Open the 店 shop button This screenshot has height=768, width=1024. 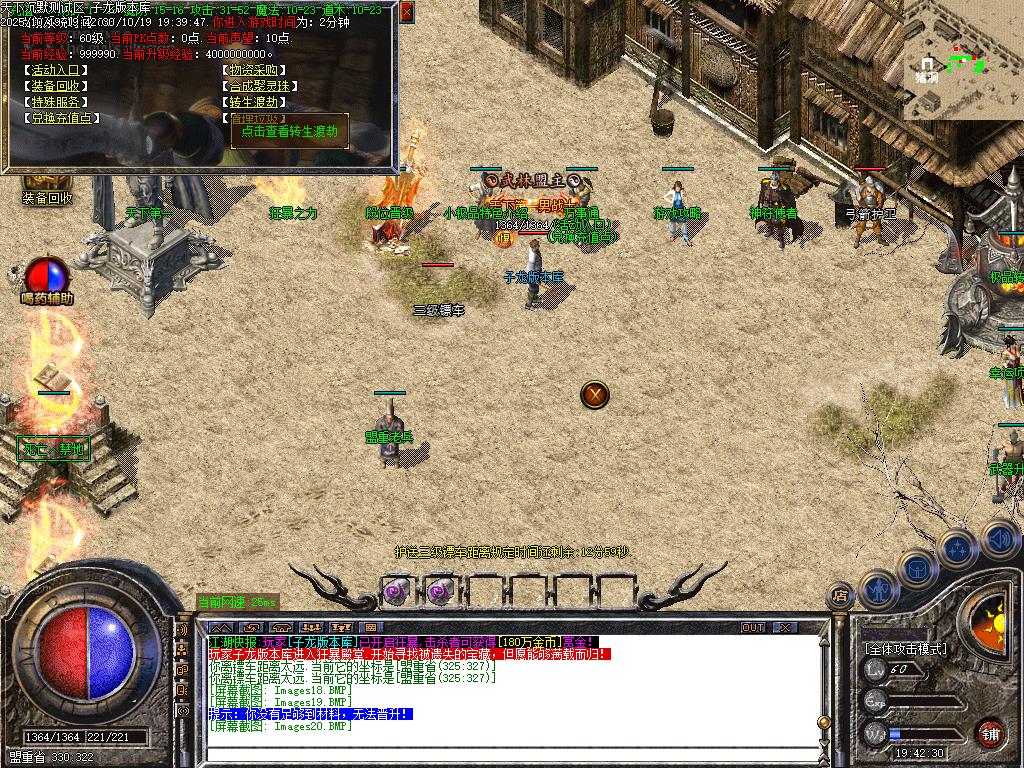coord(840,597)
